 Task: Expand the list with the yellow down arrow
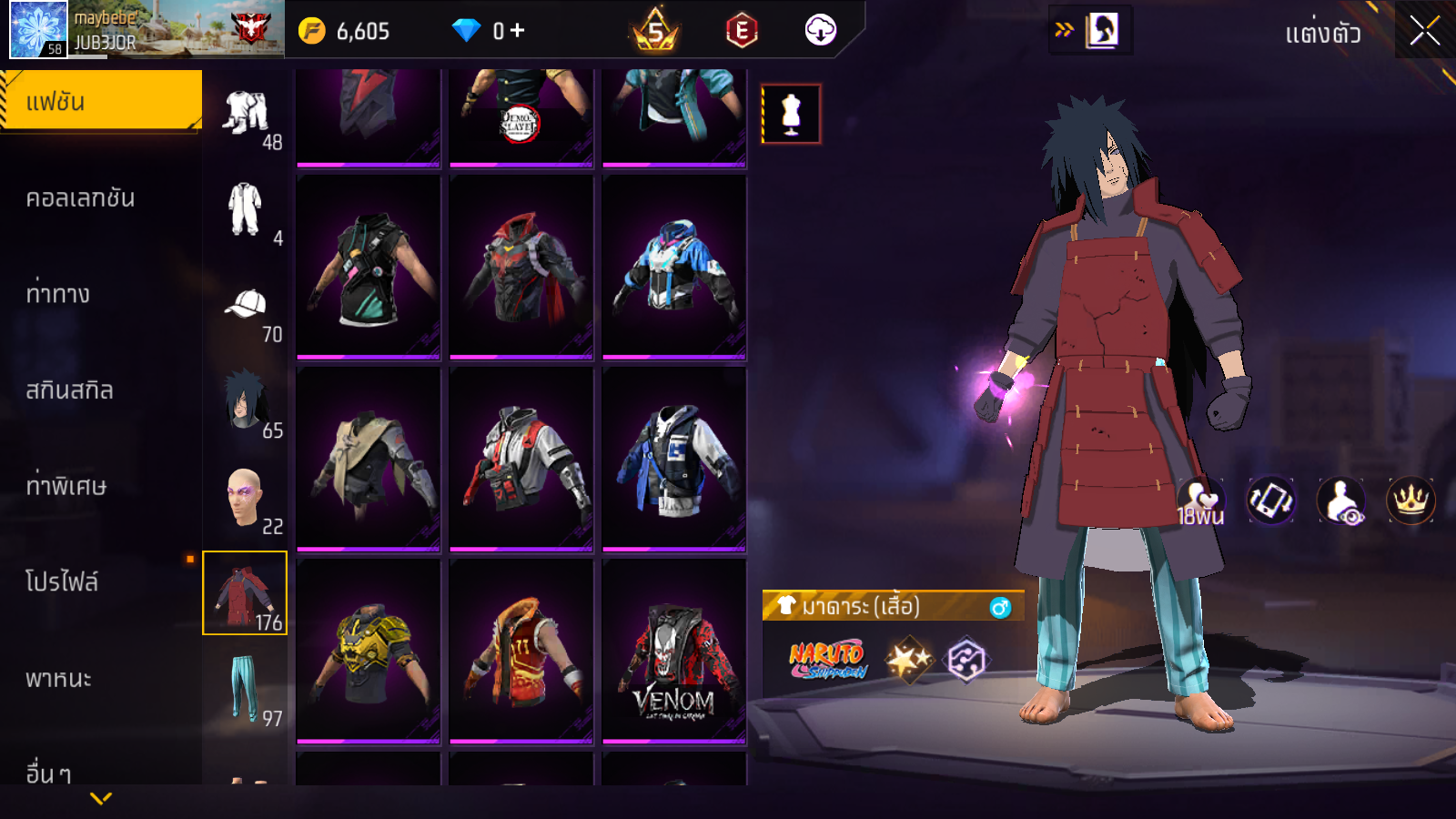click(101, 798)
